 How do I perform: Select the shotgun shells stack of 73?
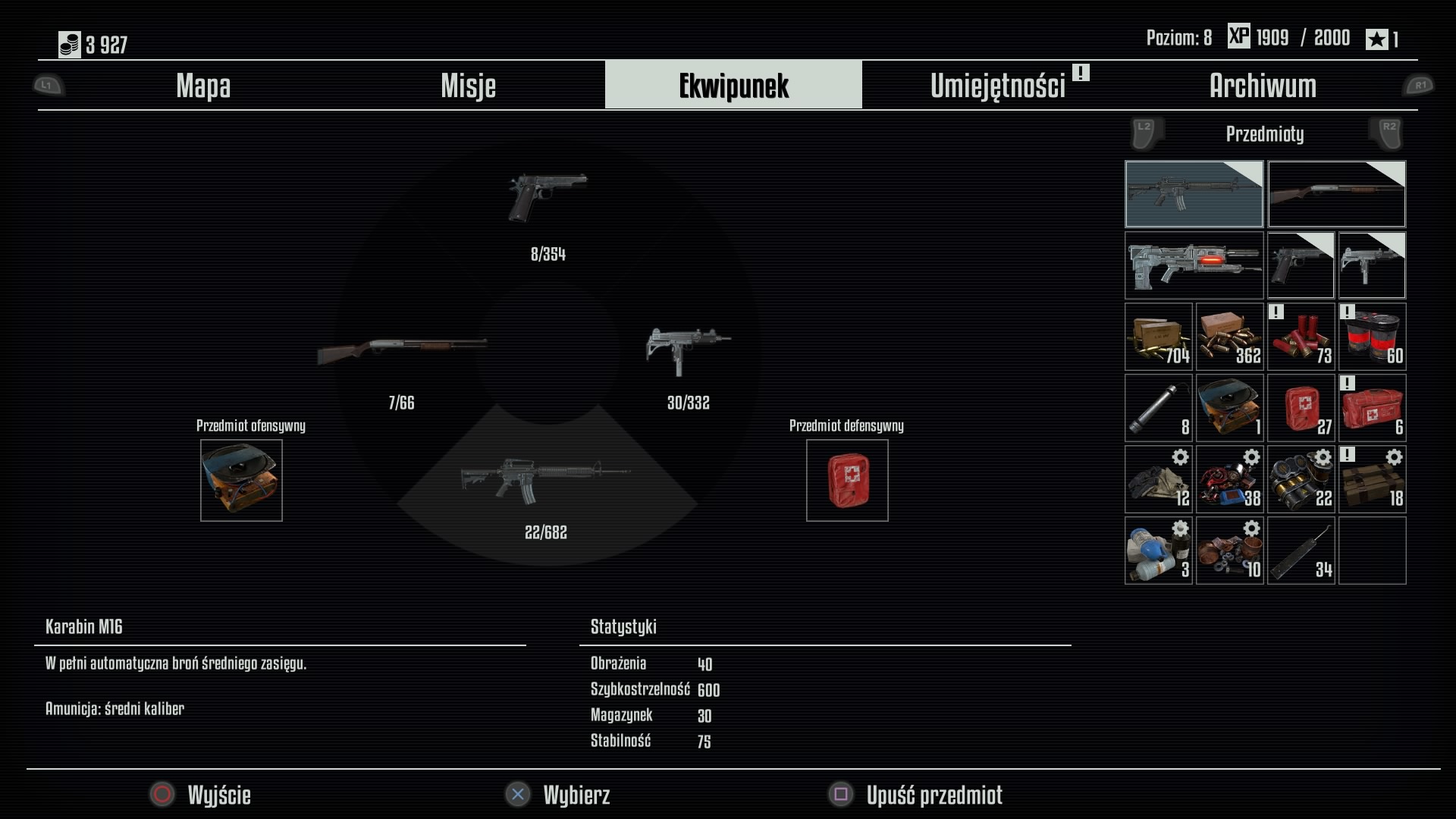click(x=1301, y=337)
